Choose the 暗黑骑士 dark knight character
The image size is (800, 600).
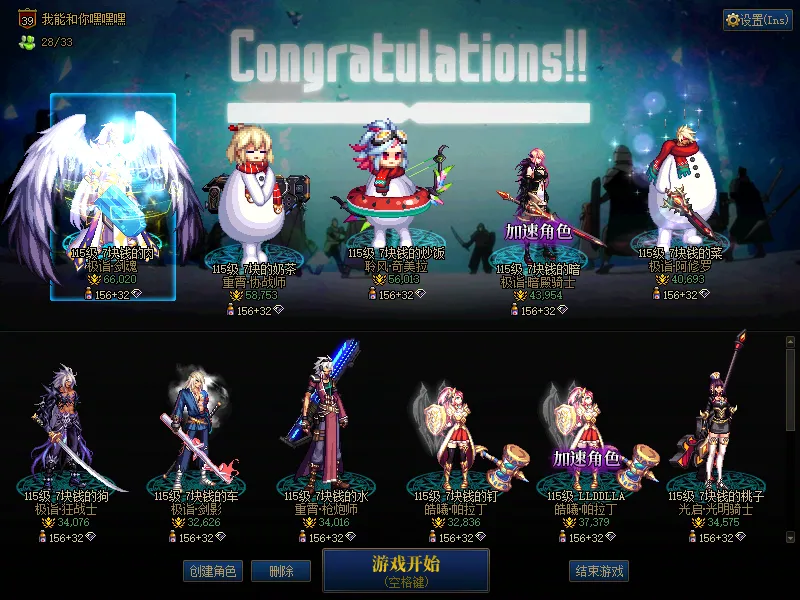click(542, 210)
